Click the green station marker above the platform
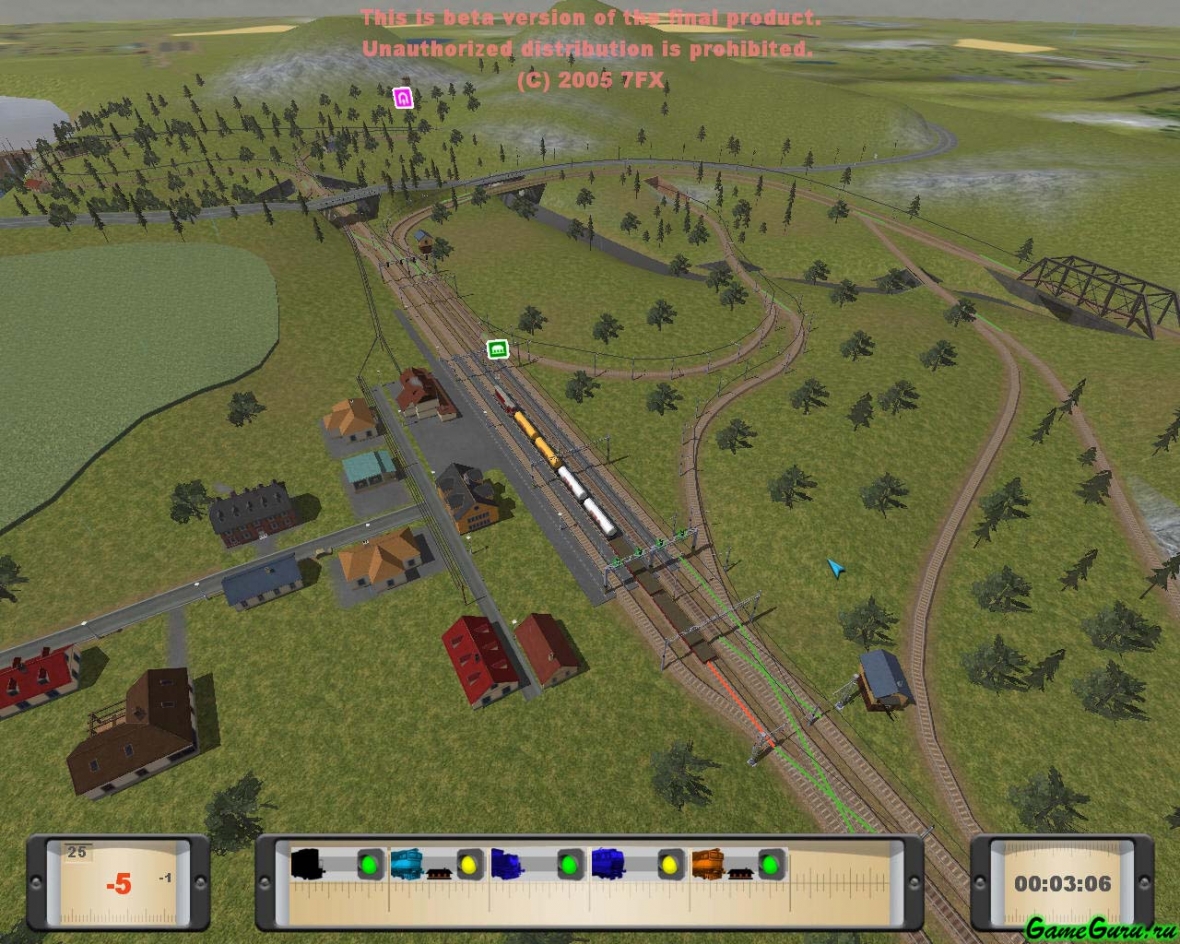The width and height of the screenshot is (1180, 944). [x=497, y=349]
